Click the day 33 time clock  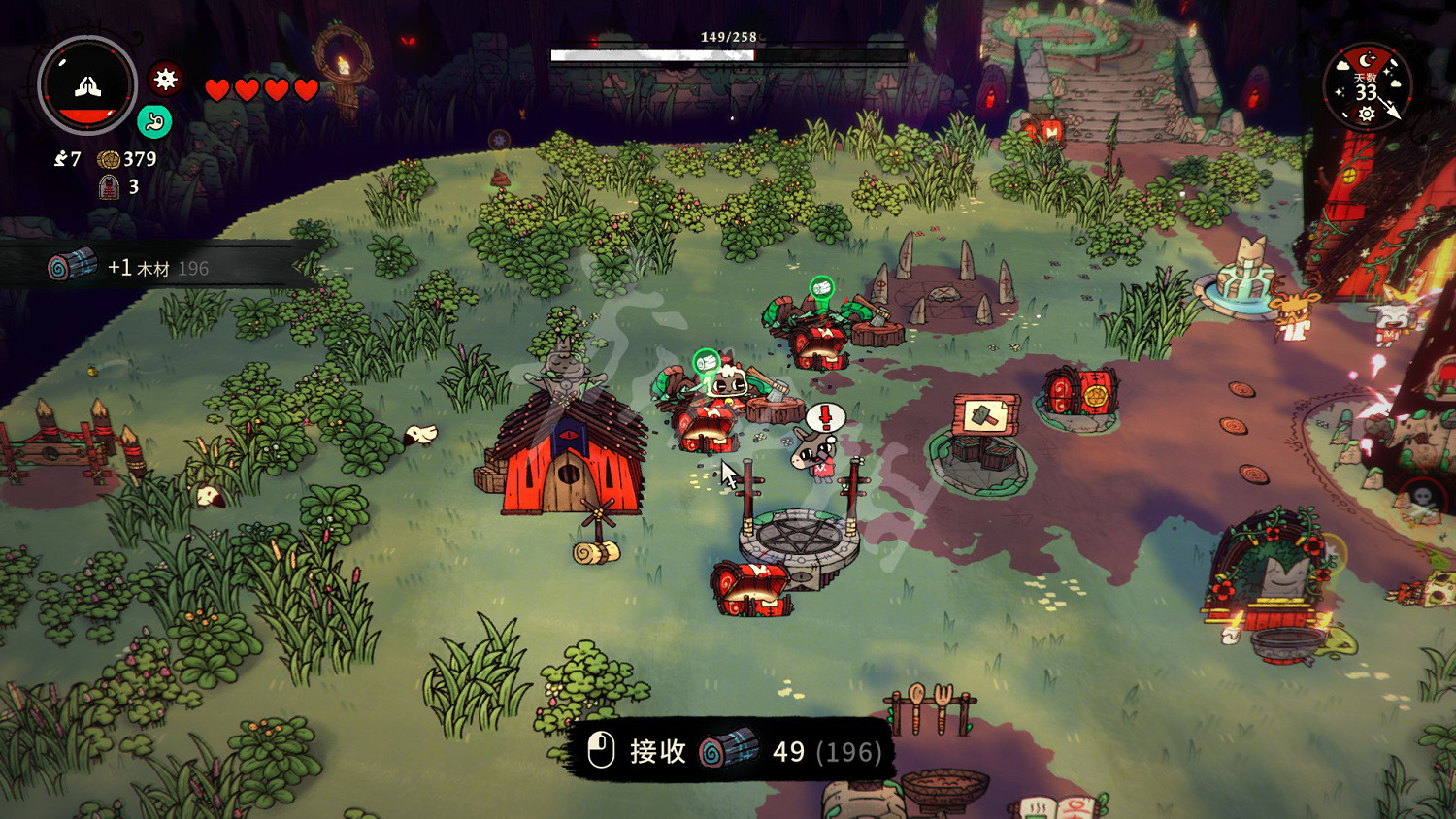[1367, 87]
